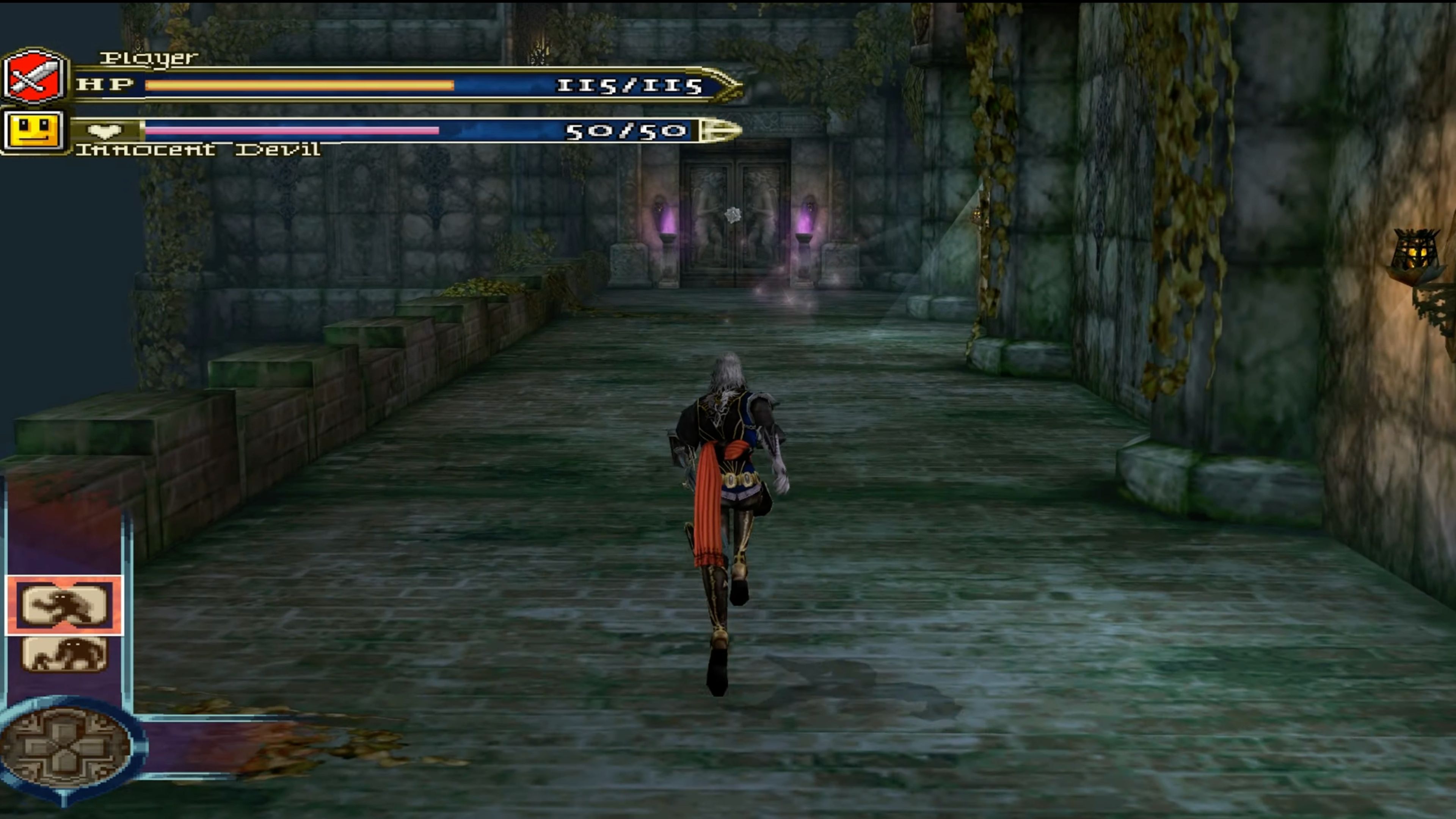
Task: Click the Player name label
Action: [148, 56]
